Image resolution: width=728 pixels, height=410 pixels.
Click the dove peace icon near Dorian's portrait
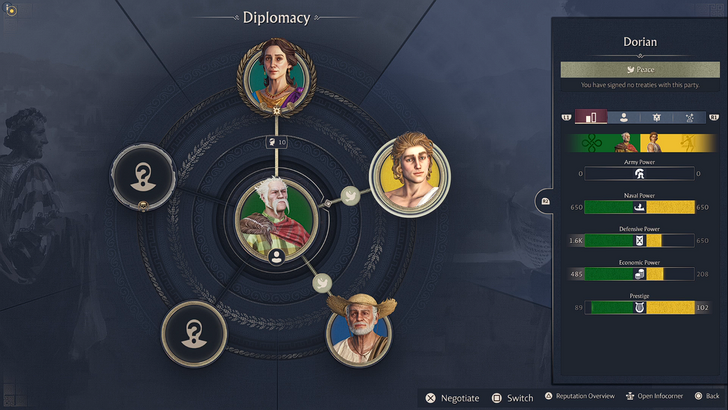350,195
